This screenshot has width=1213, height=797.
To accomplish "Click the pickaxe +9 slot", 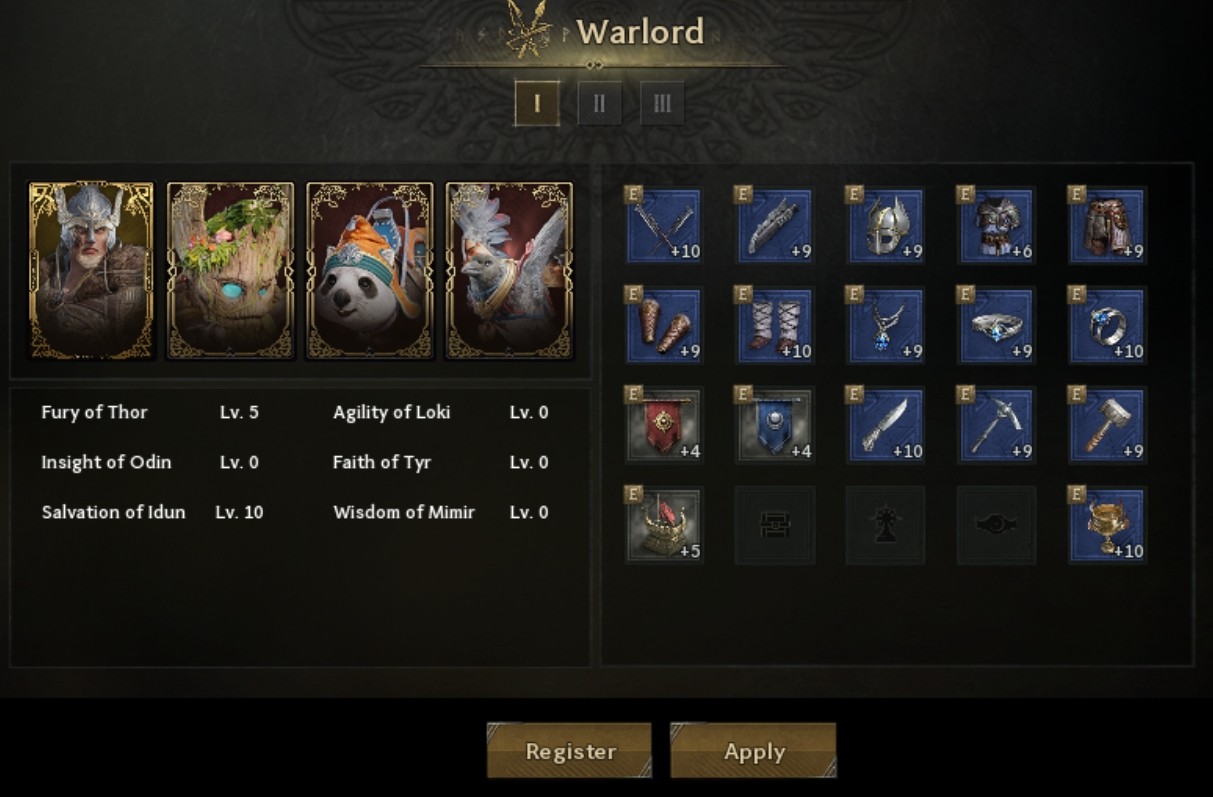I will pyautogui.click(x=996, y=426).
